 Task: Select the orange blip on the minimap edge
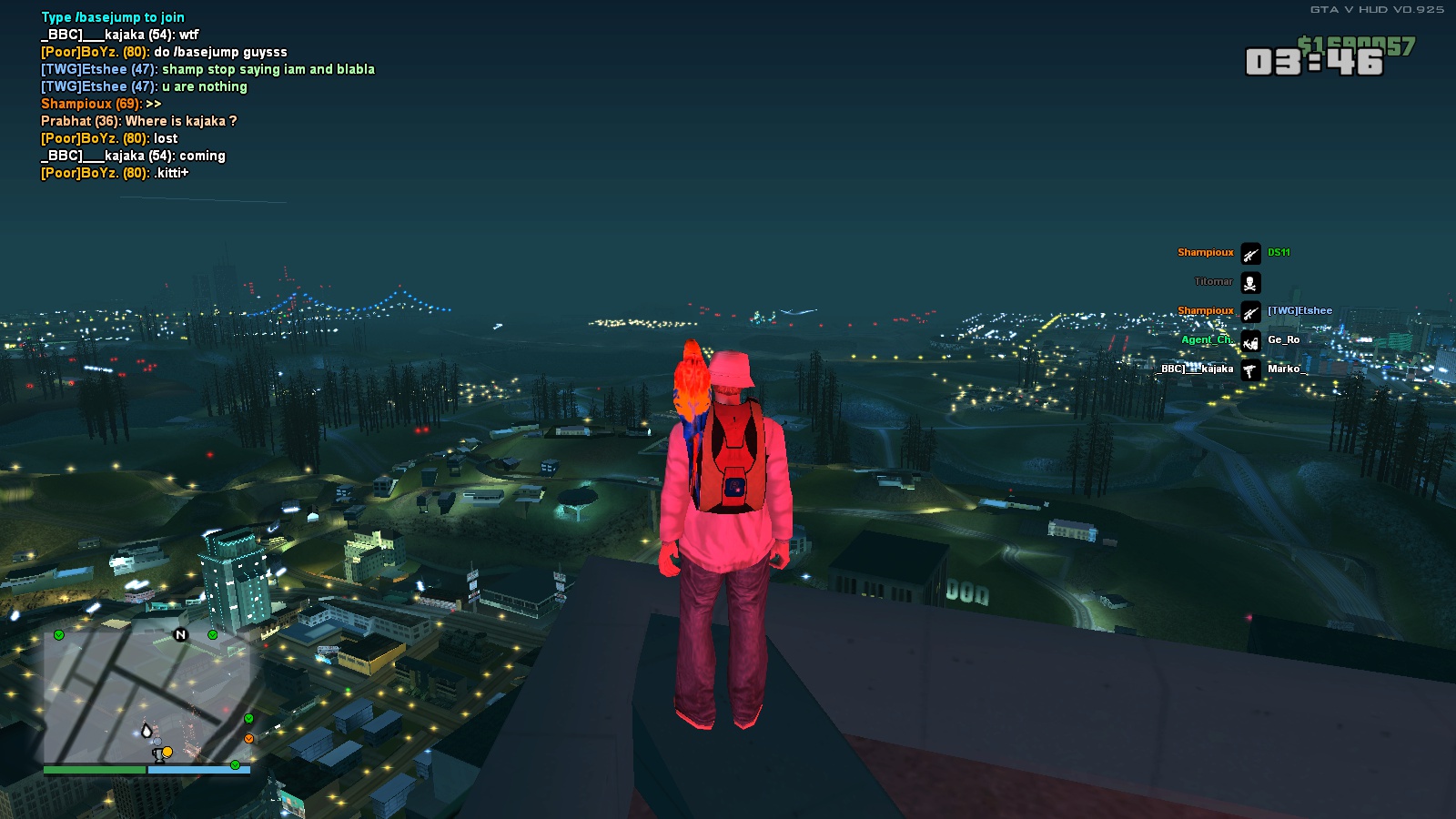pos(248,738)
